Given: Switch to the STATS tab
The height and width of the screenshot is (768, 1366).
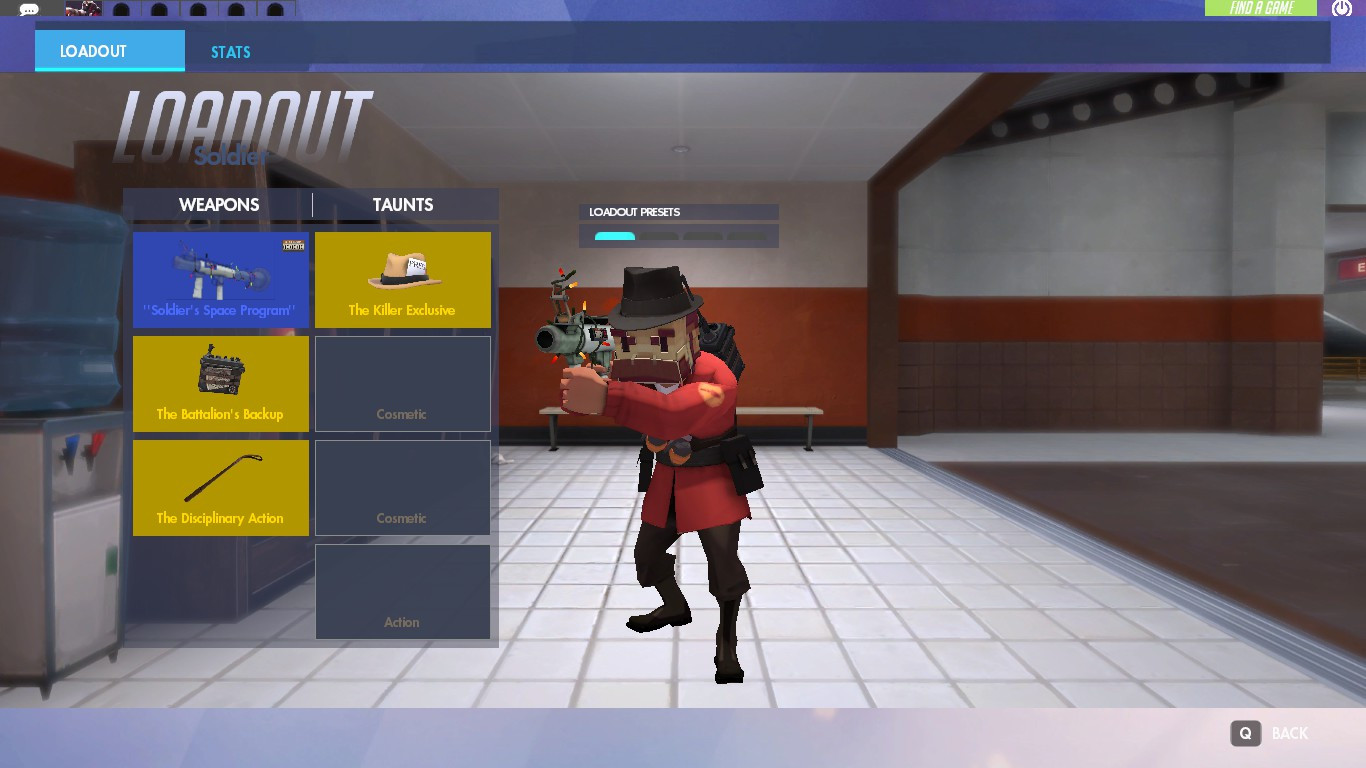Looking at the screenshot, I should 230,51.
